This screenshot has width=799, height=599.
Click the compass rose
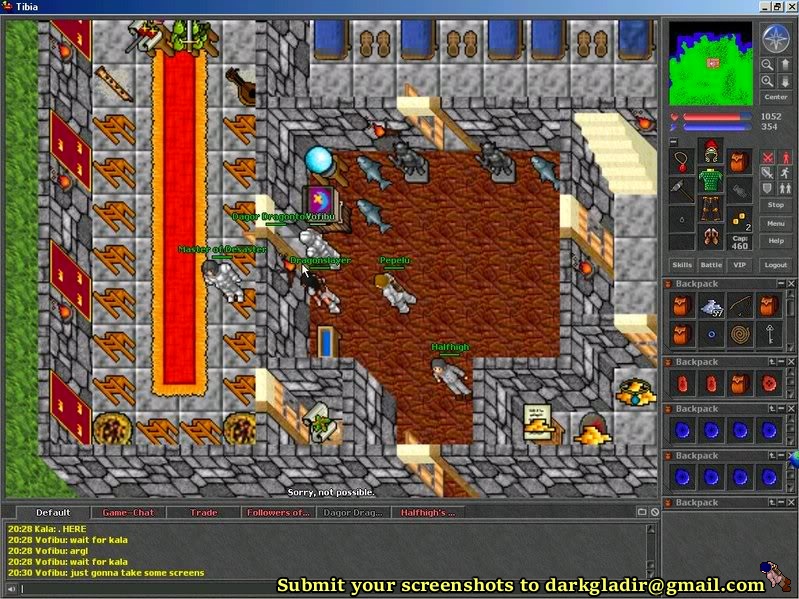[777, 39]
